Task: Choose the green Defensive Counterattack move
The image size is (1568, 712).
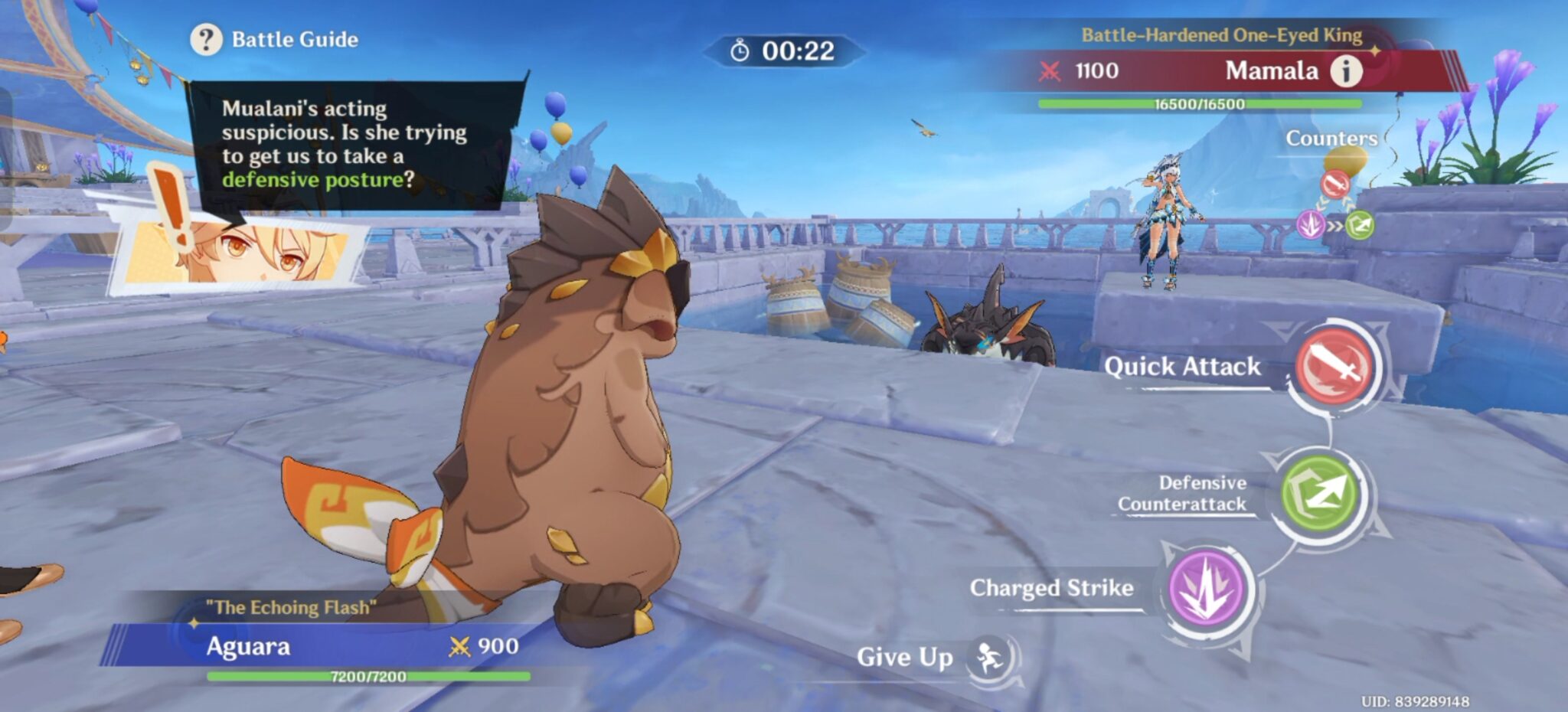Action: click(x=1319, y=493)
